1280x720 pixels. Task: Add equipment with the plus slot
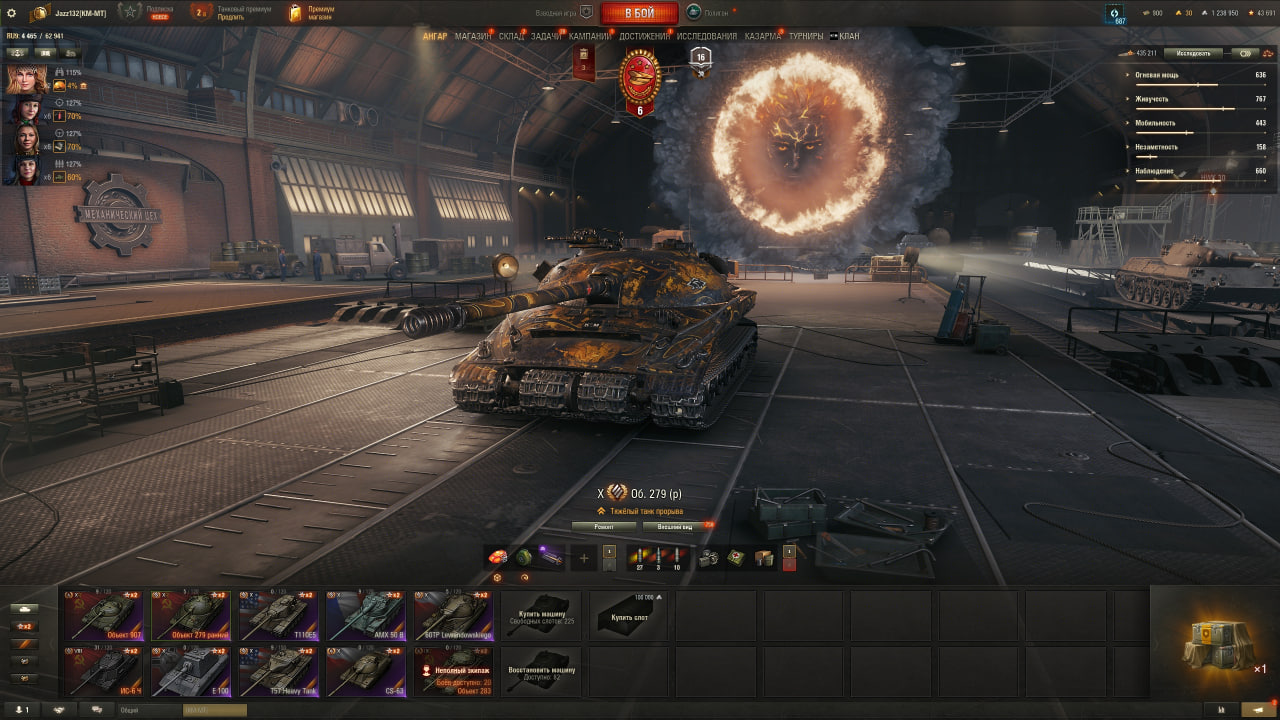pyautogui.click(x=584, y=558)
